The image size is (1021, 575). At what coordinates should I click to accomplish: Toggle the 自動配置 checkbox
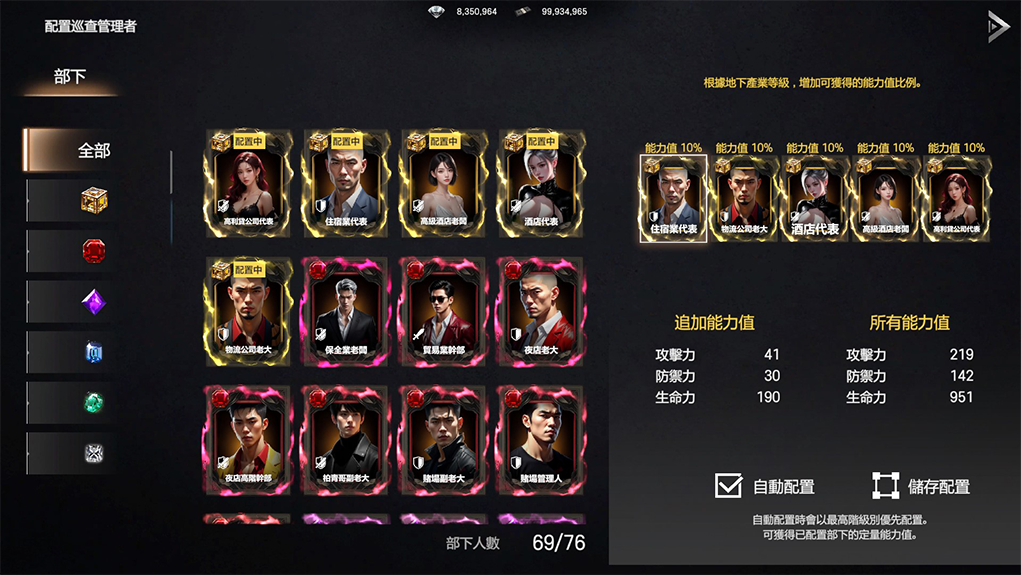click(729, 486)
